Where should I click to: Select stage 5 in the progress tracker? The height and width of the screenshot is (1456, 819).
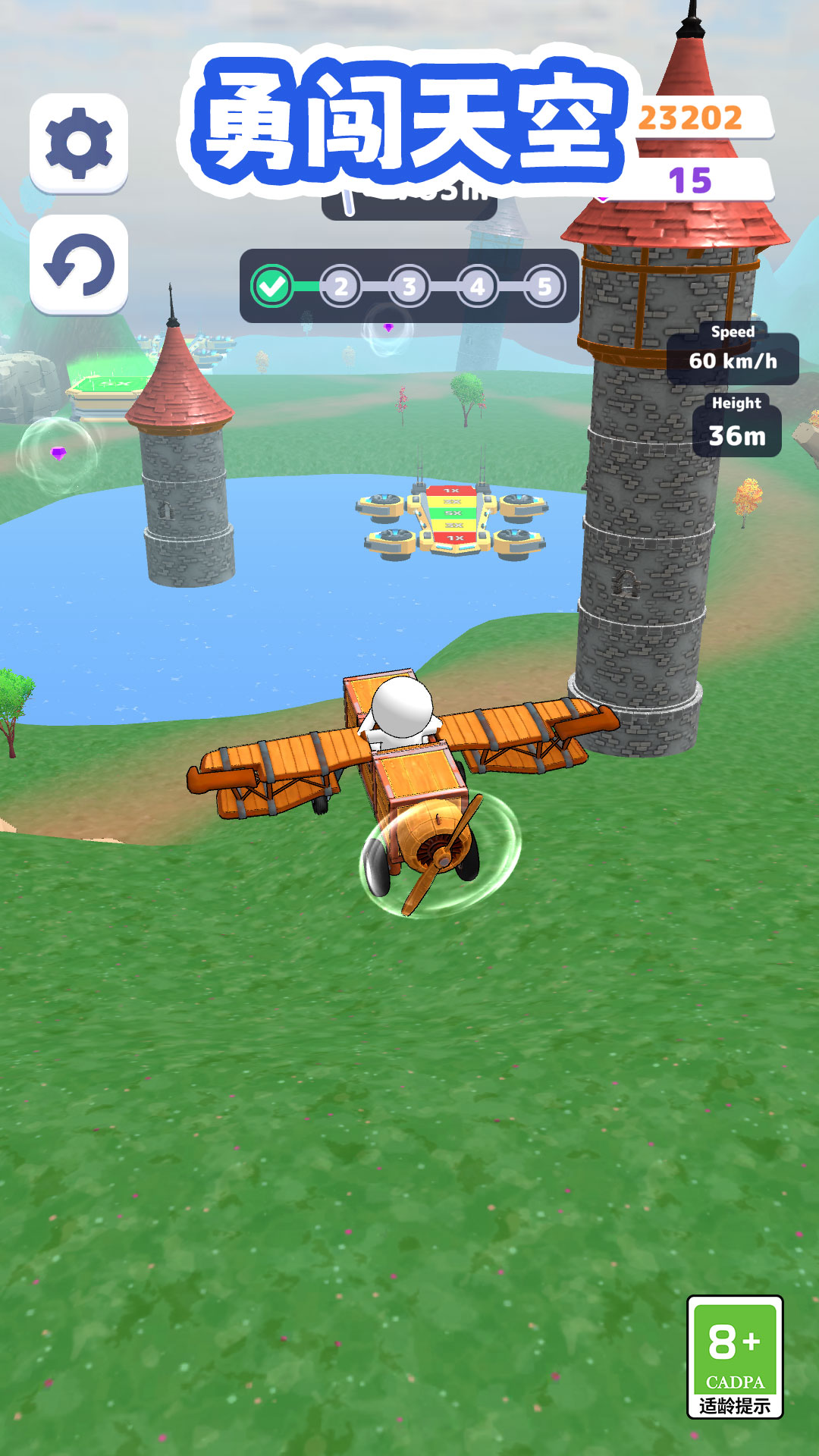tap(544, 287)
